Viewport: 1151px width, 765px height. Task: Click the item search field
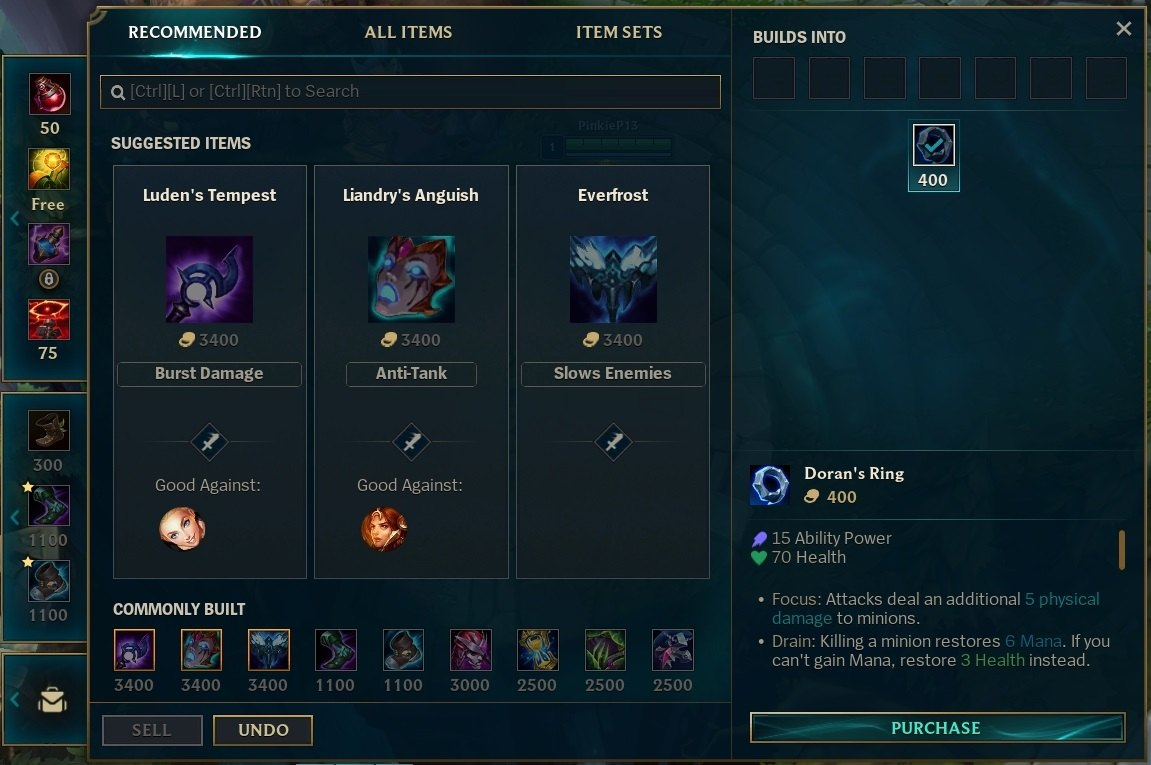coord(410,91)
